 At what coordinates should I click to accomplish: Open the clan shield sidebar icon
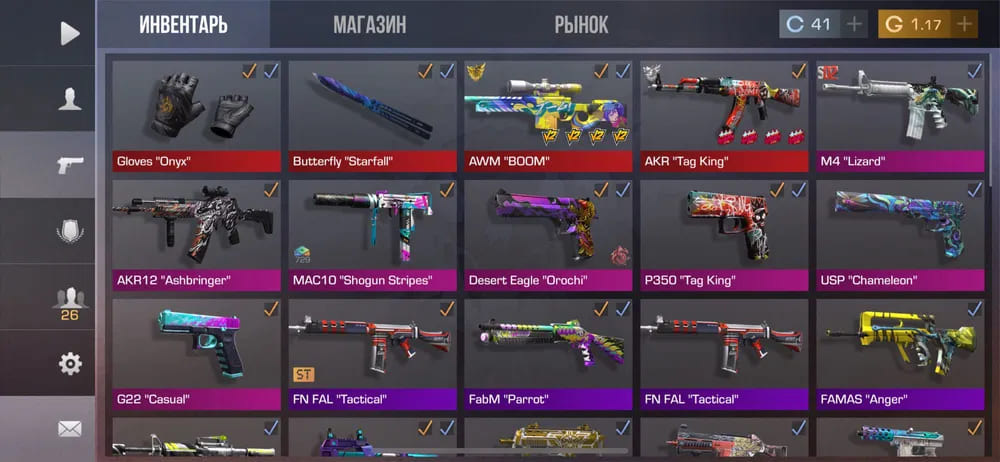click(69, 232)
